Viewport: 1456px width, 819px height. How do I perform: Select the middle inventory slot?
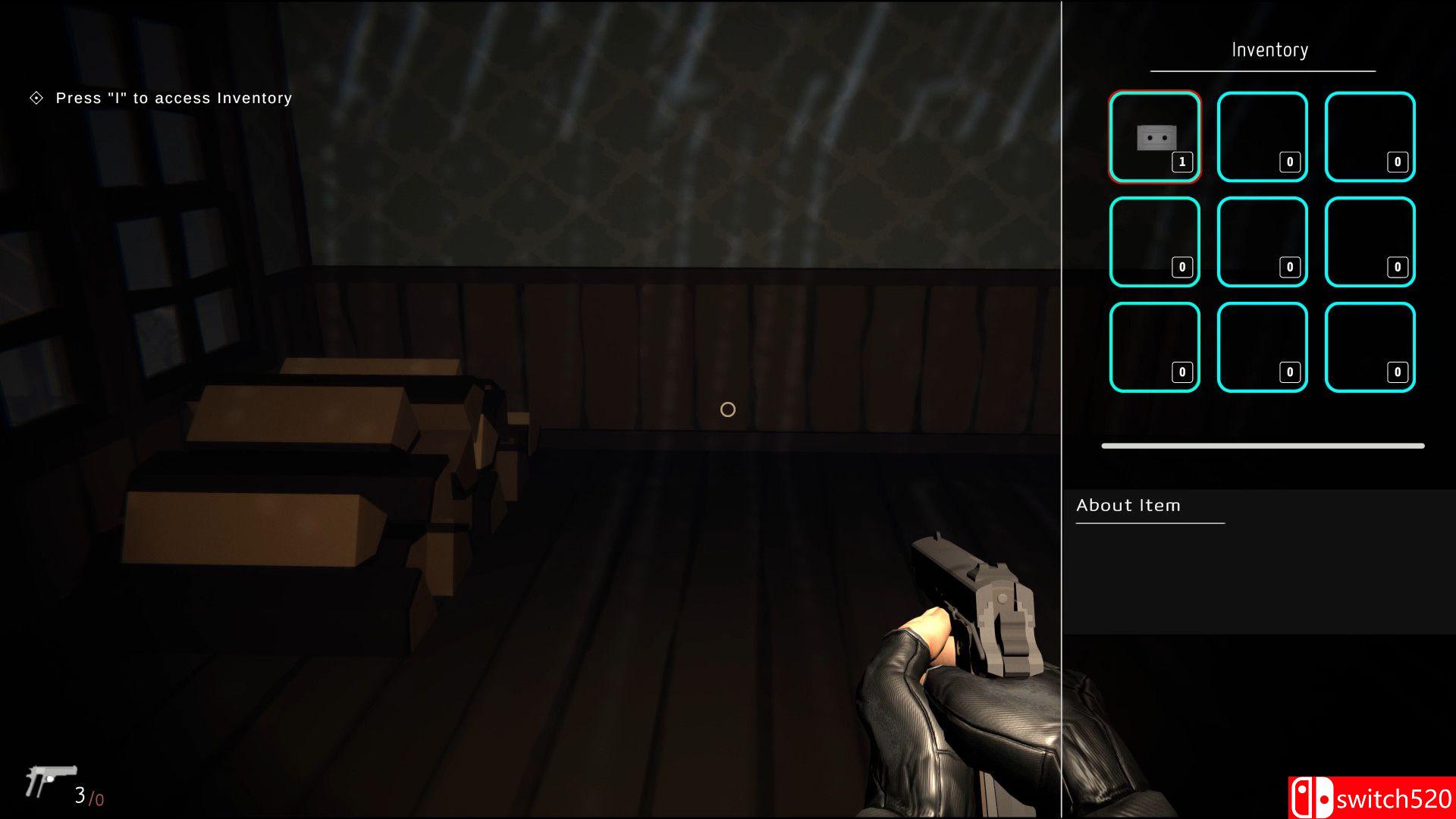pos(1260,241)
